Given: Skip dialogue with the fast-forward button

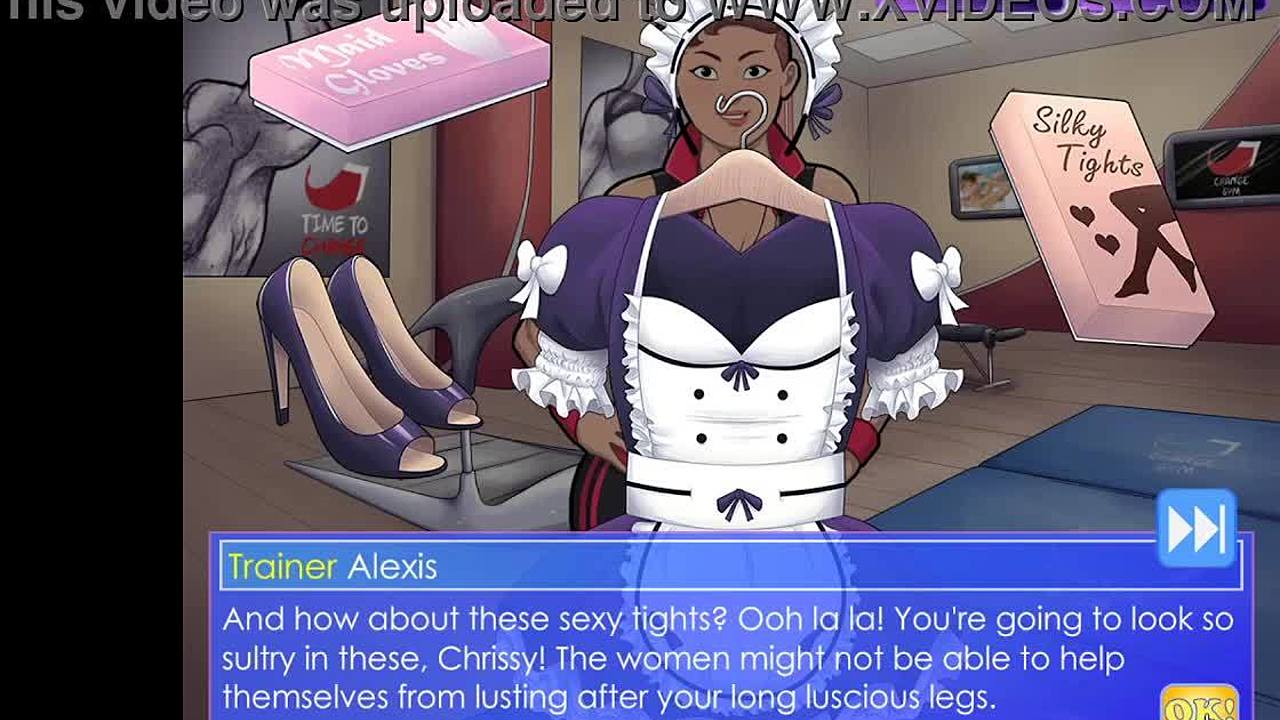Looking at the screenshot, I should [x=1196, y=528].
